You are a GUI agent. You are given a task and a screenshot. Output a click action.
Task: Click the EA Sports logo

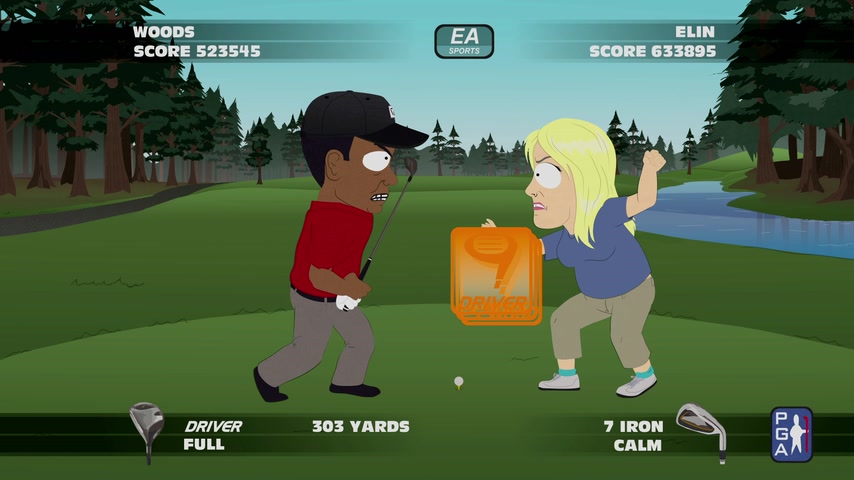click(x=464, y=41)
